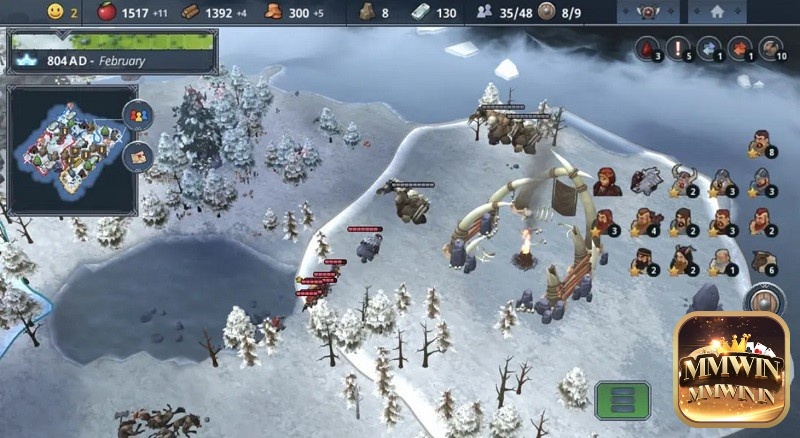800x438 pixels.
Task: Select the unit portrait showing 4
Action: coord(645,221)
